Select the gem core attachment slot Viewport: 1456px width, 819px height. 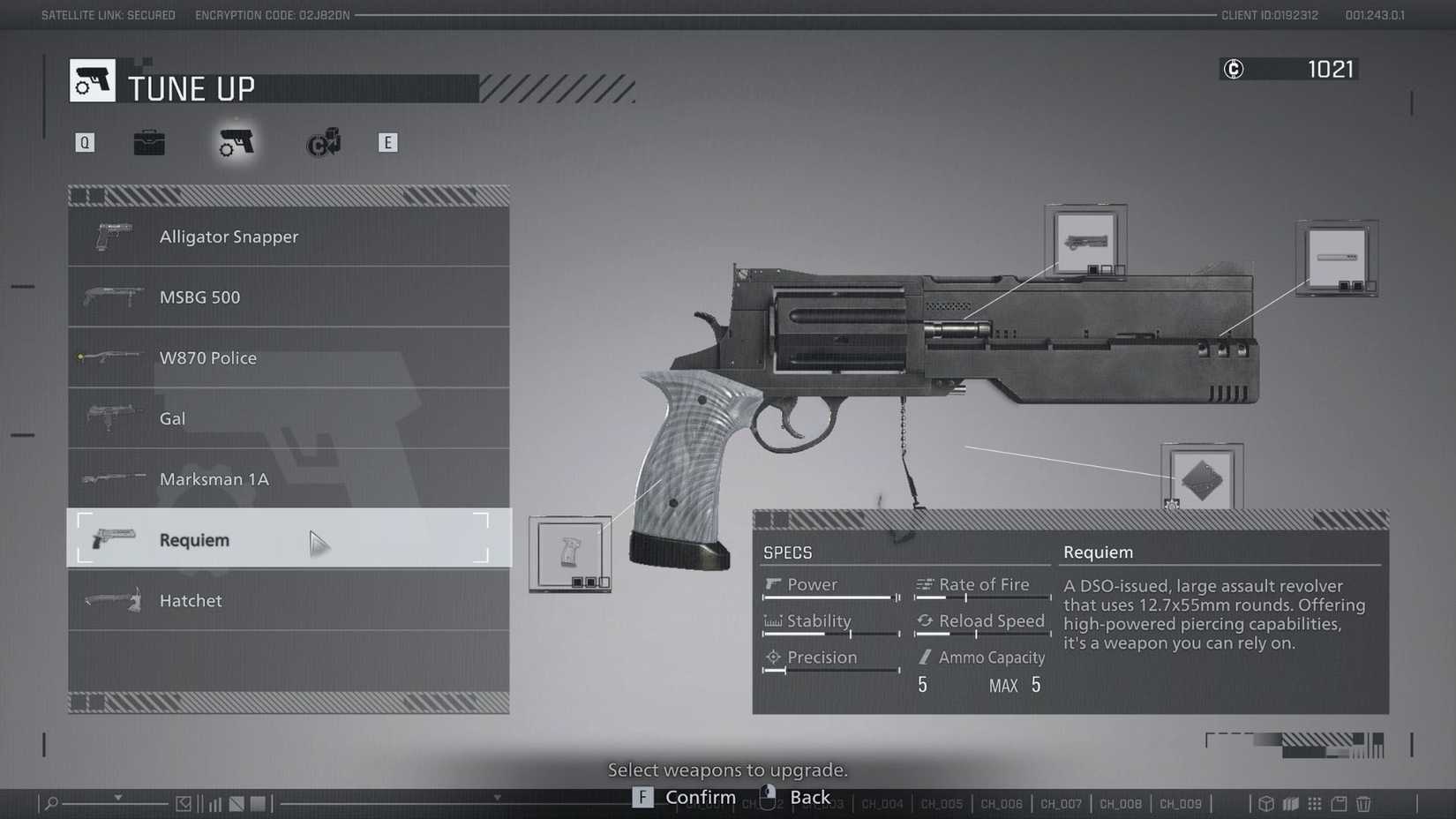(1203, 479)
